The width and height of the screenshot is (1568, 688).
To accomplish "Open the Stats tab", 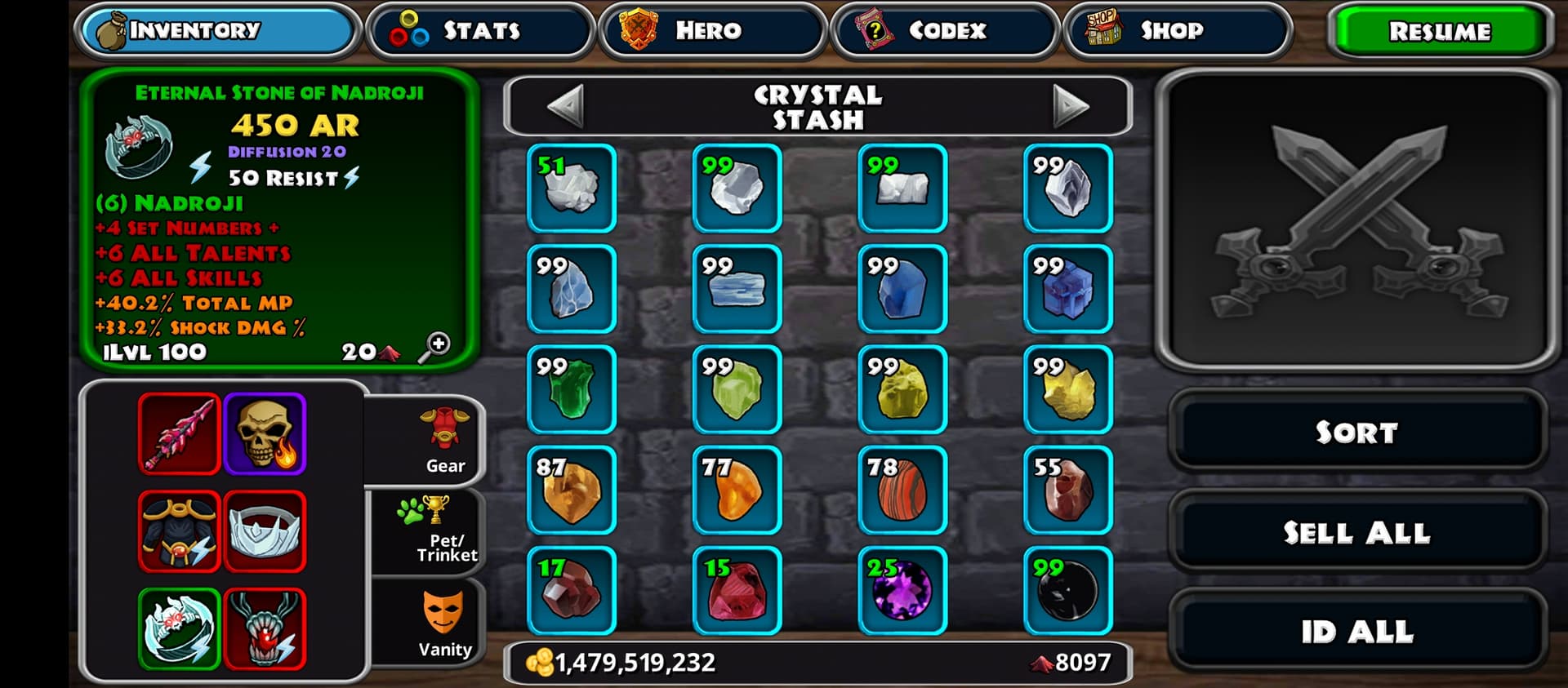I will click(x=480, y=31).
